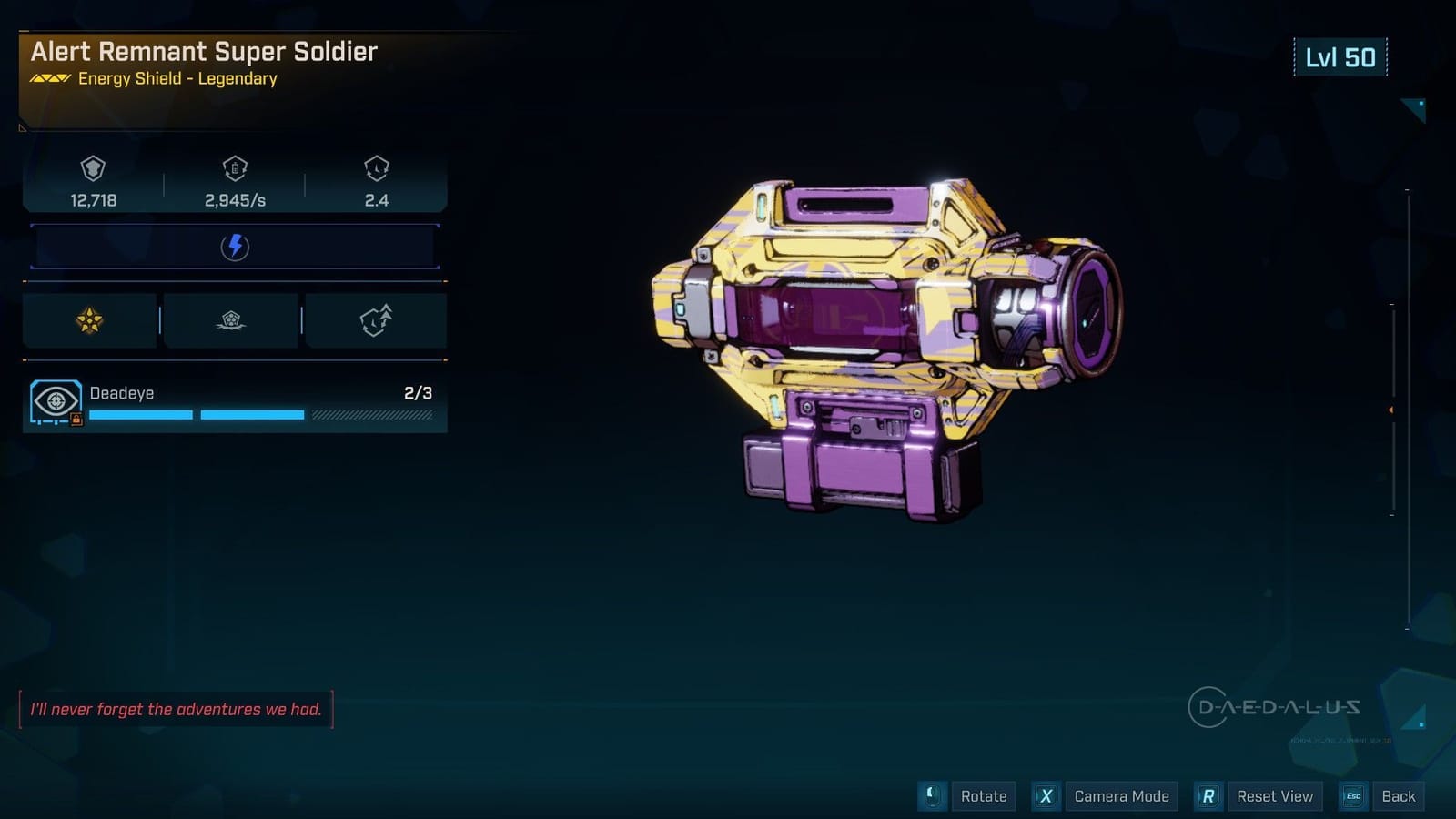This screenshot has height=819, width=1456.
Task: Select the upgrade arrows icon on right tab
Action: click(x=376, y=320)
